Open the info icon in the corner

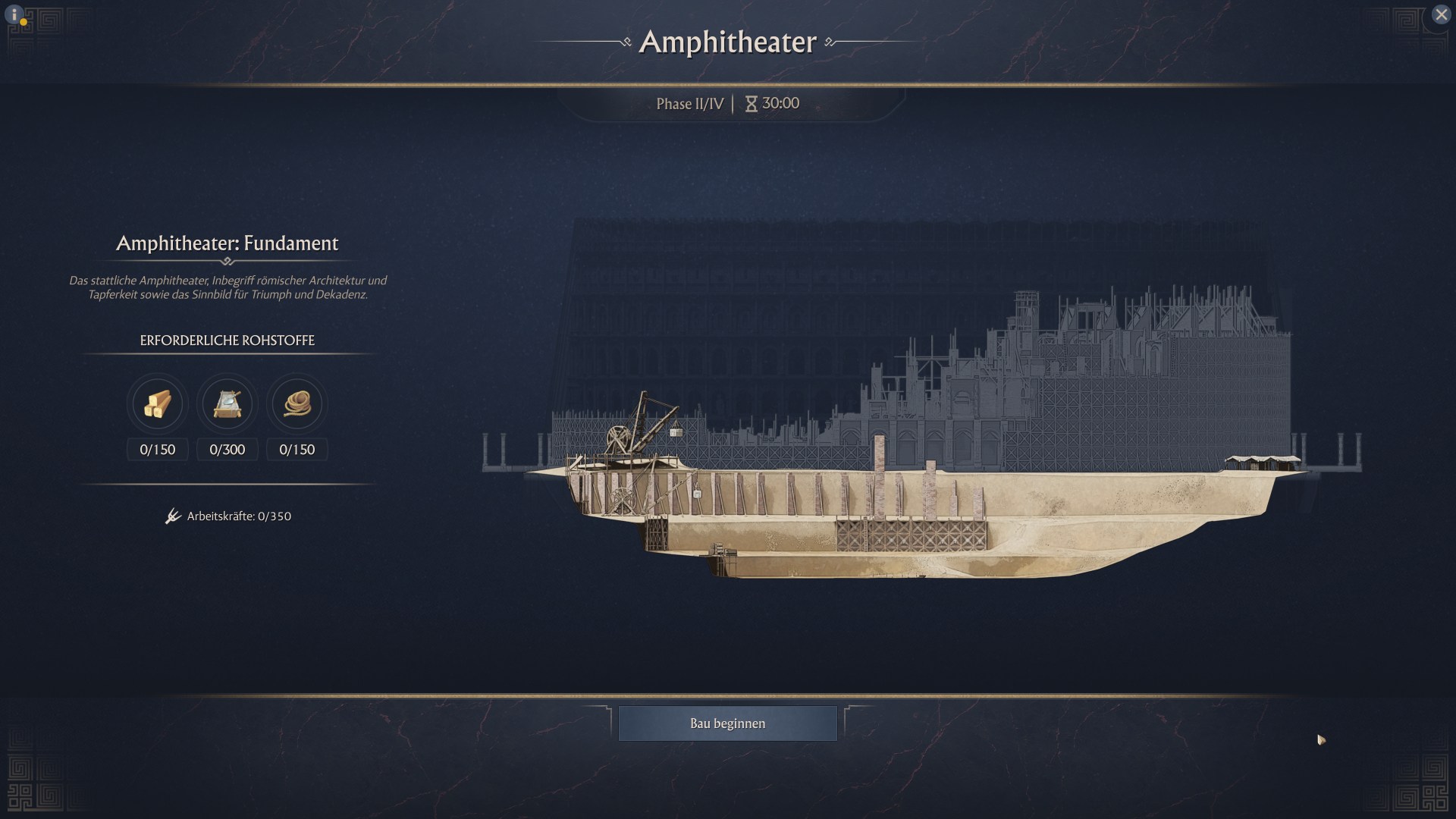pyautogui.click(x=14, y=14)
